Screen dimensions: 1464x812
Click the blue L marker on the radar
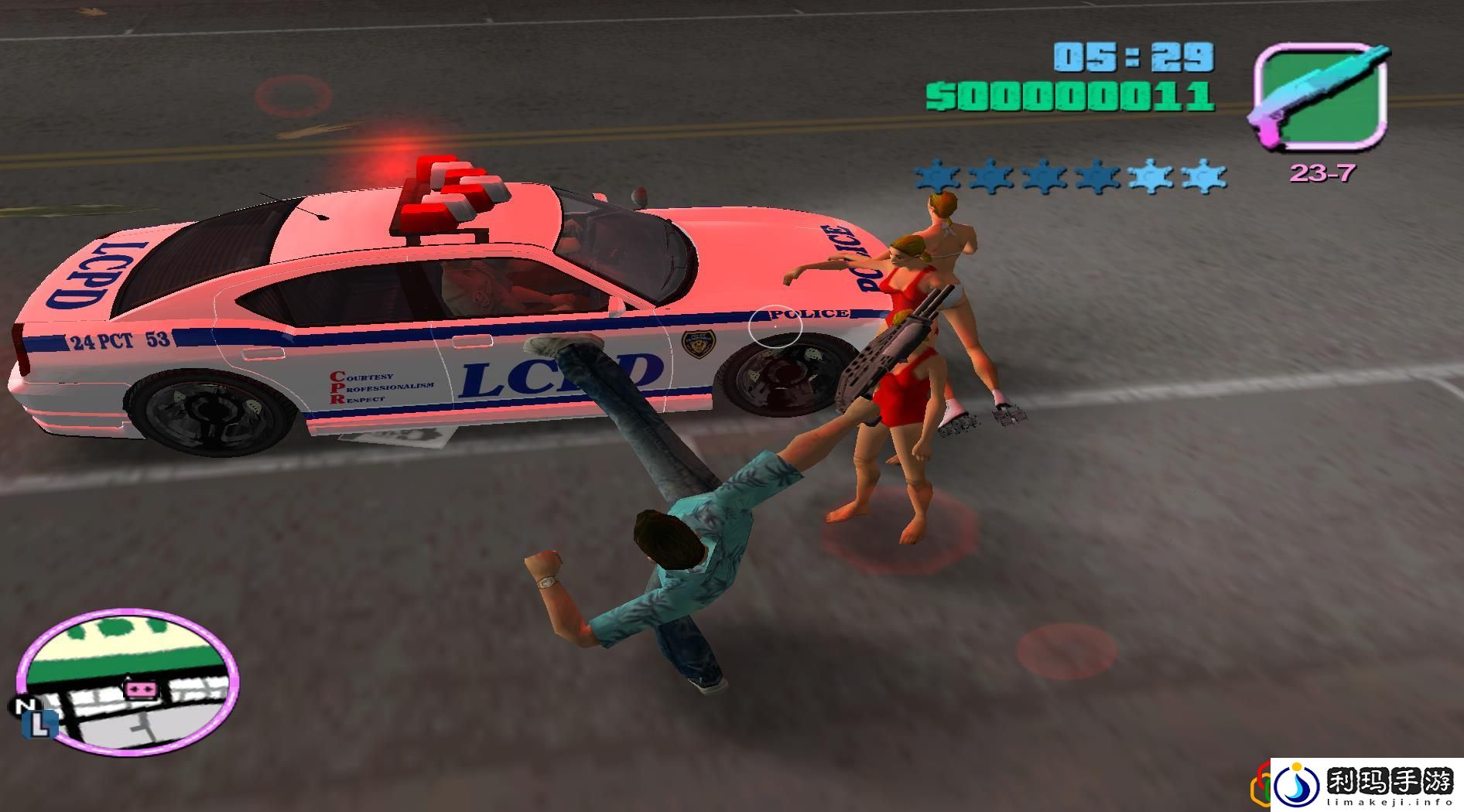pyautogui.click(x=42, y=725)
